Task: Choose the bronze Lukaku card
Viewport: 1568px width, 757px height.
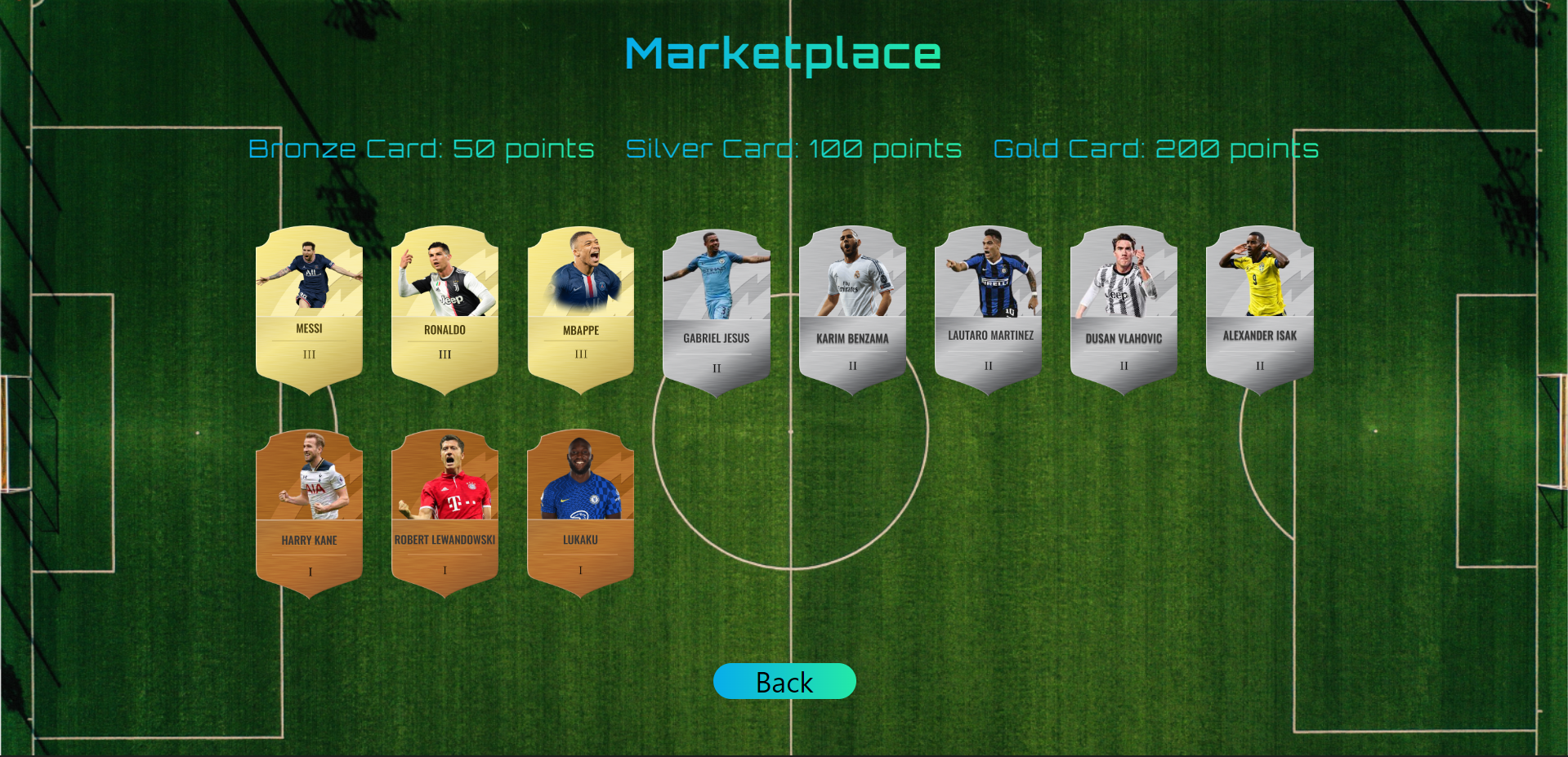Action: [x=581, y=513]
